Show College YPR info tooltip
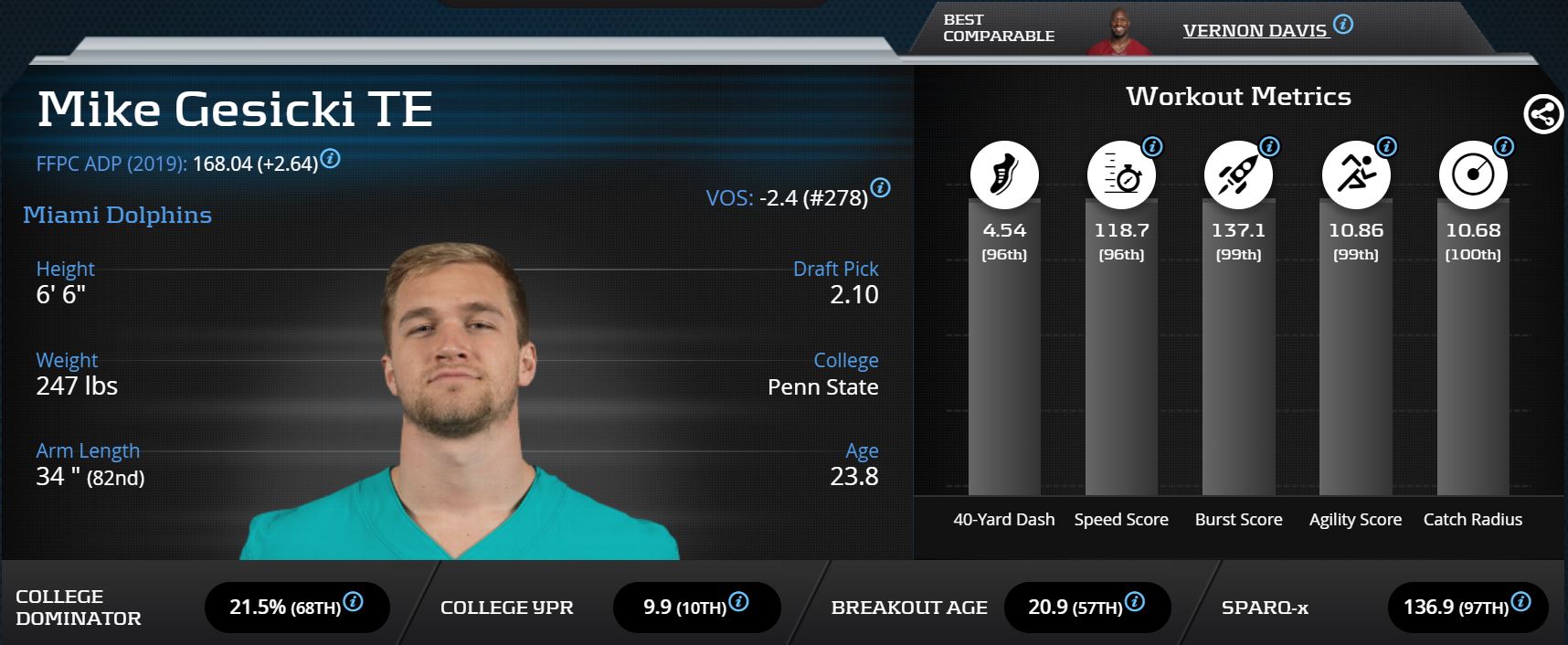1568x645 pixels. pyautogui.click(x=738, y=601)
